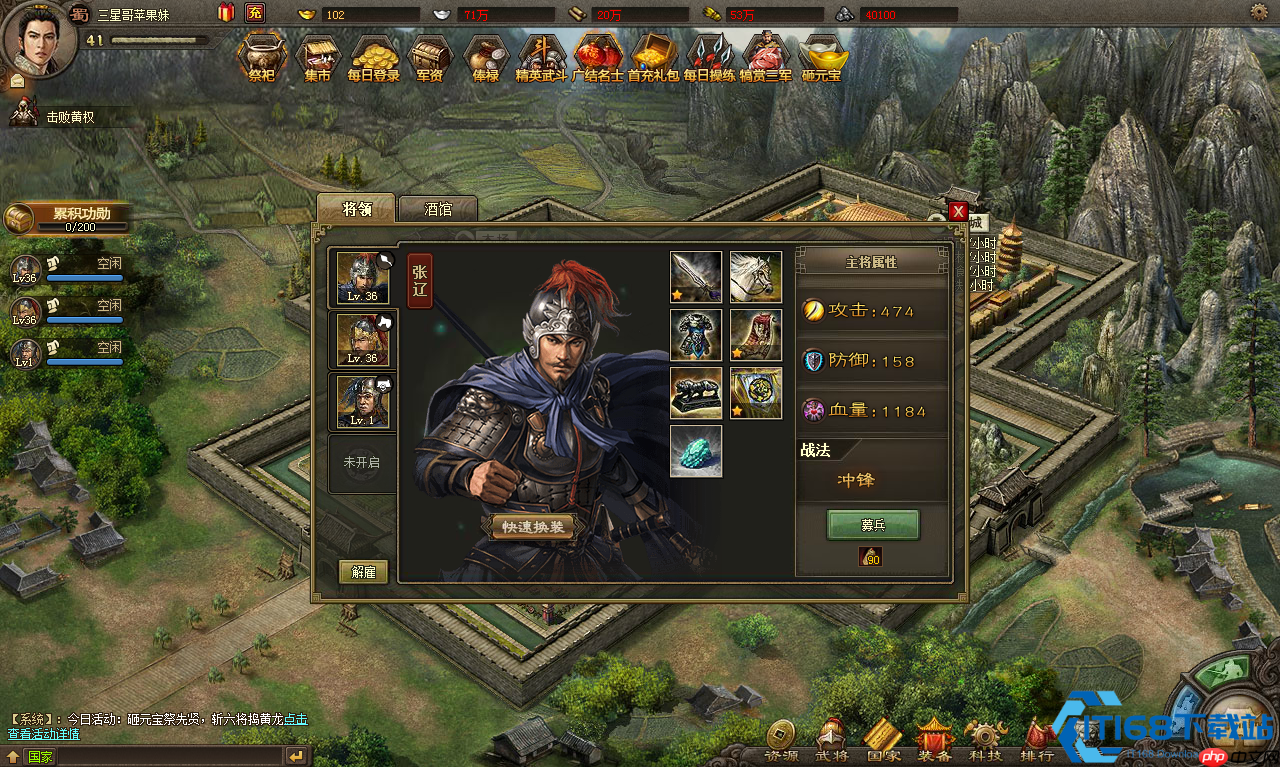The image size is (1280, 767).
Task: Open the settings gear icon
Action: point(1260,12)
